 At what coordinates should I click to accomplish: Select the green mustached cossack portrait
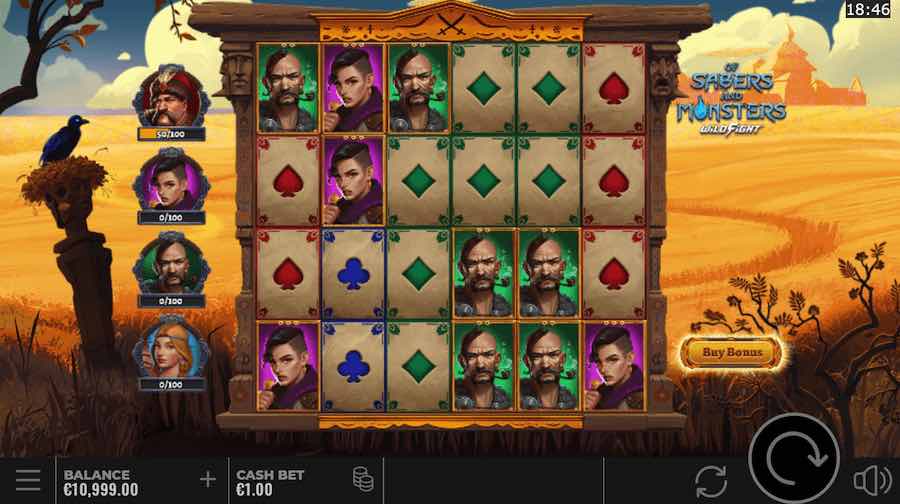coord(169,264)
